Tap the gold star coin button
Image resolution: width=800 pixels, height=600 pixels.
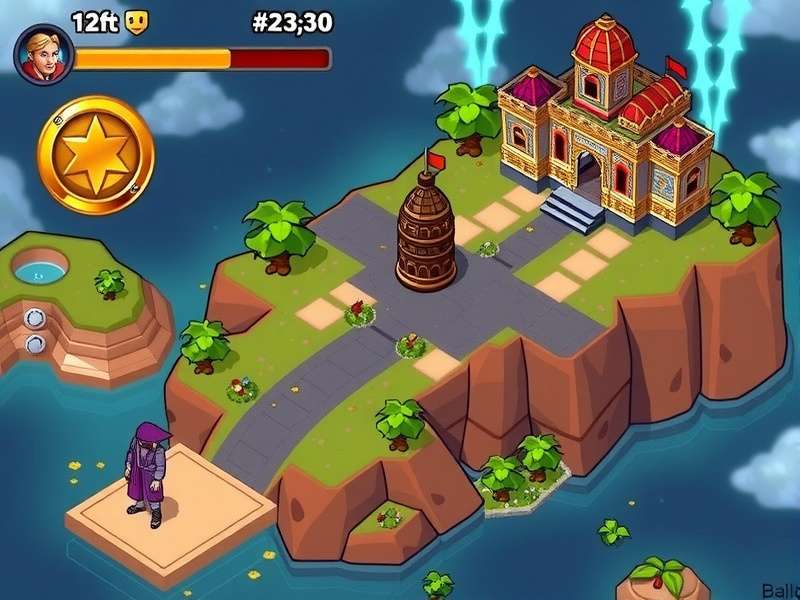(96, 154)
